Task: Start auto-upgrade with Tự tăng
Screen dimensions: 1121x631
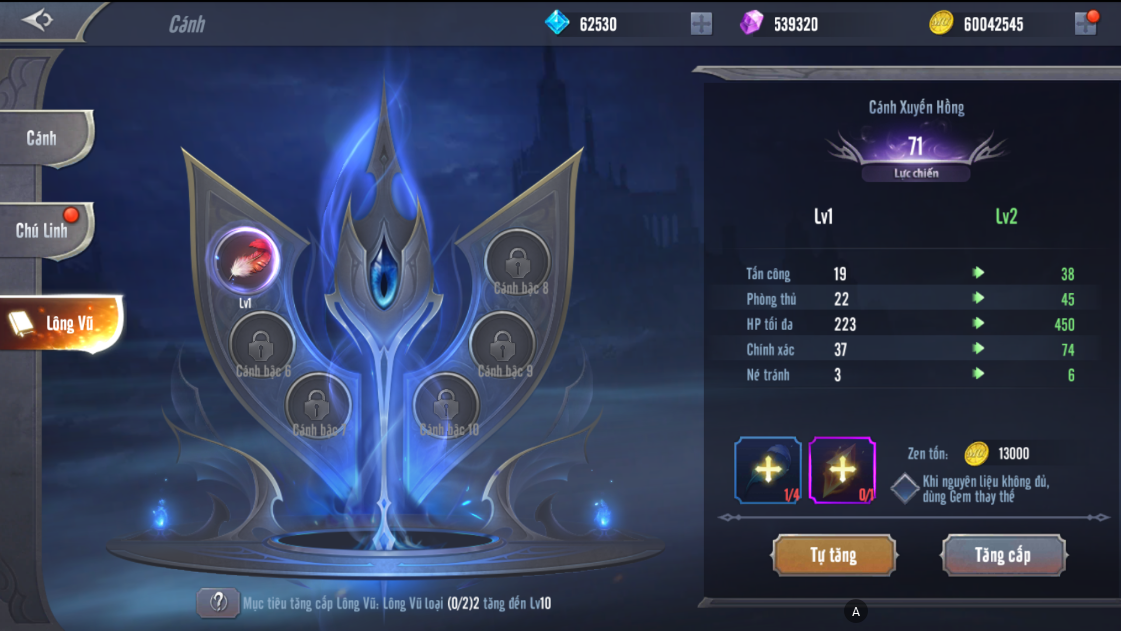Action: pyautogui.click(x=833, y=555)
